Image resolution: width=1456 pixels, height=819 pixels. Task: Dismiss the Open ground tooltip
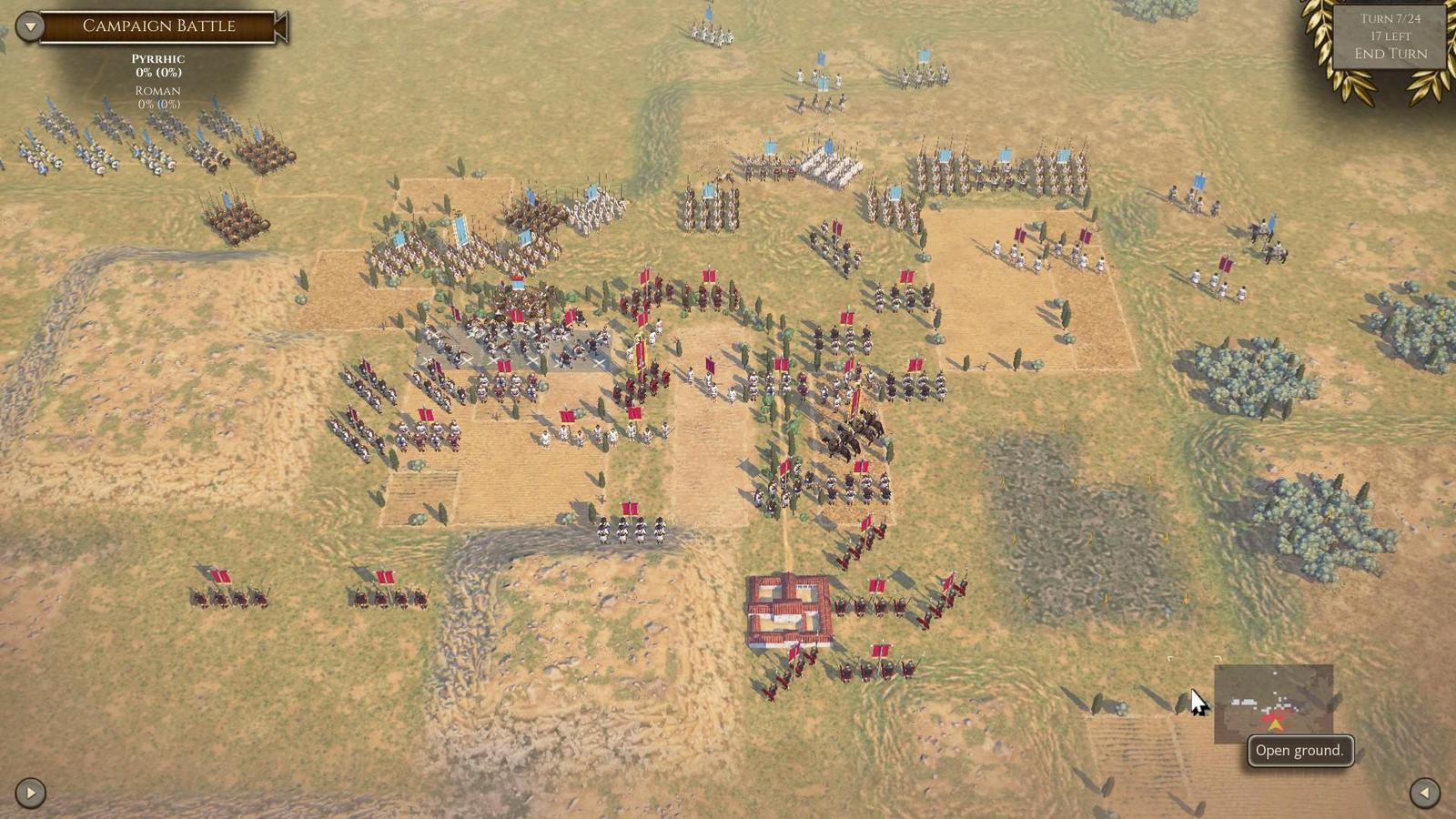1299,750
